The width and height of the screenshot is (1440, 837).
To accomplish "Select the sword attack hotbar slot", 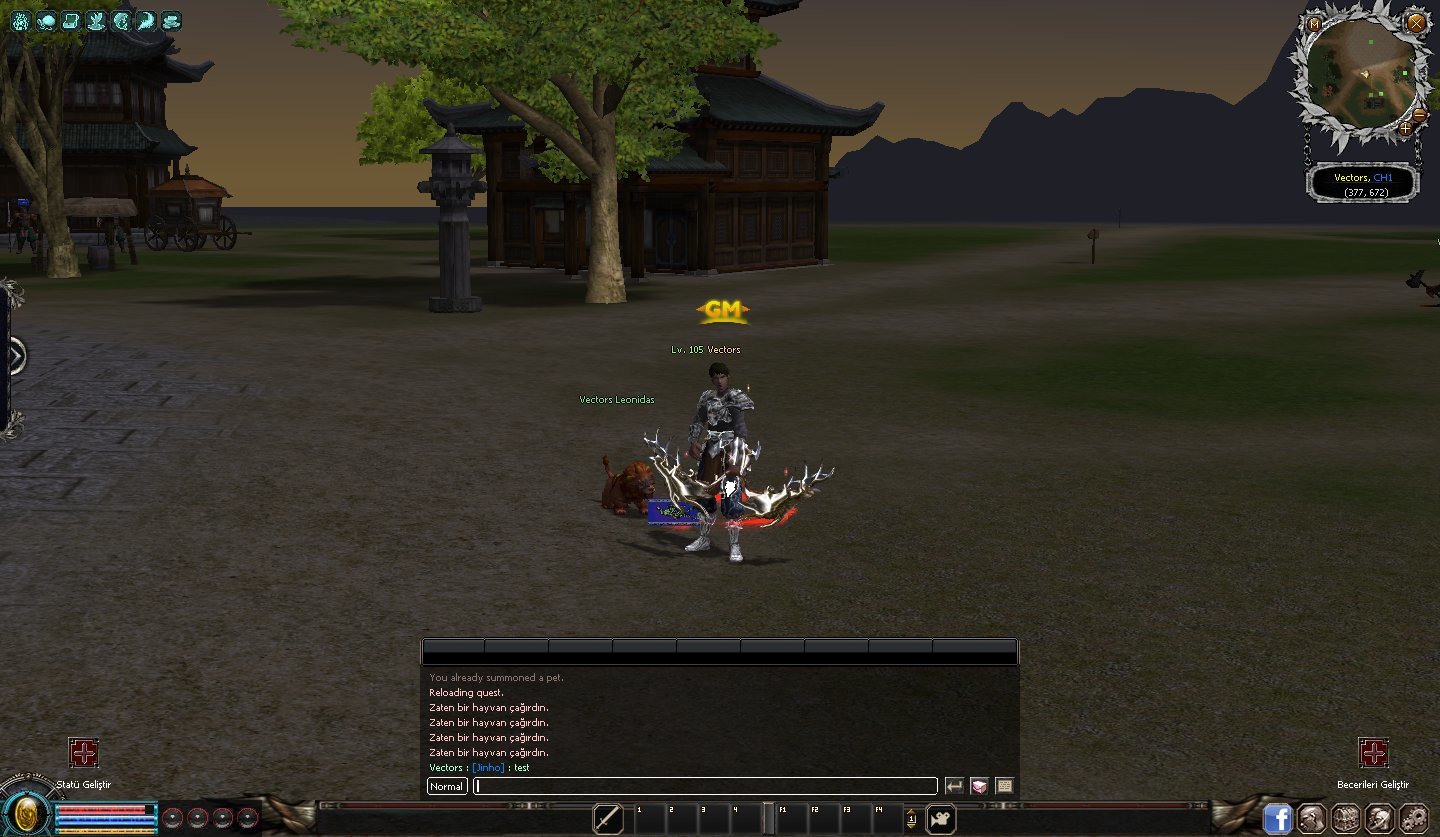I will tap(608, 819).
